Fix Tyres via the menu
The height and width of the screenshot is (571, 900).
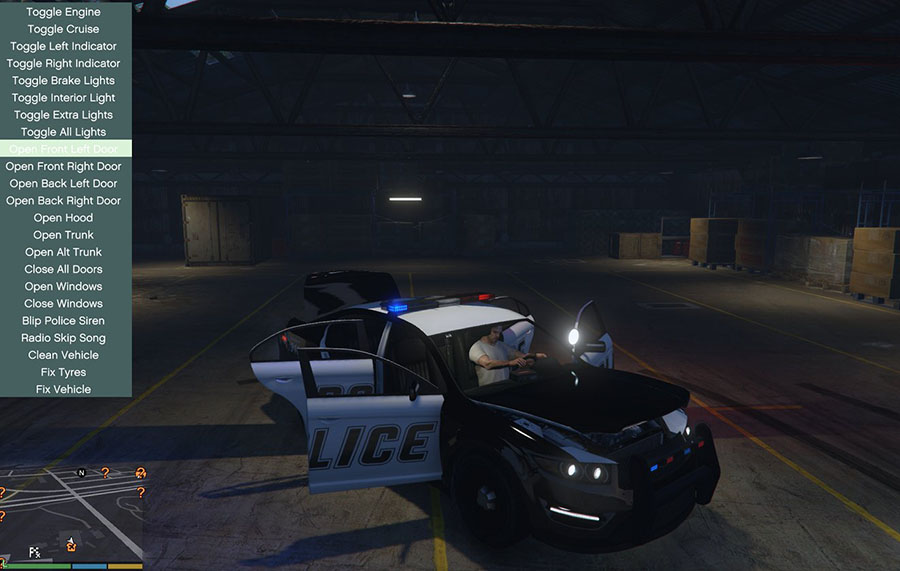point(64,372)
